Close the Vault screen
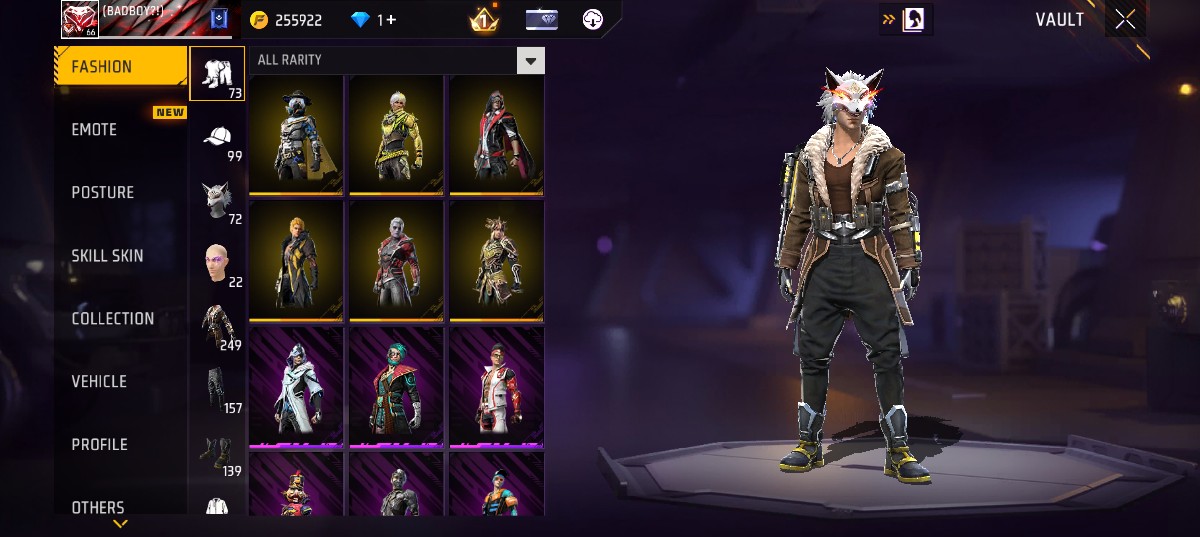Viewport: 1200px width, 537px height. 1125,20
